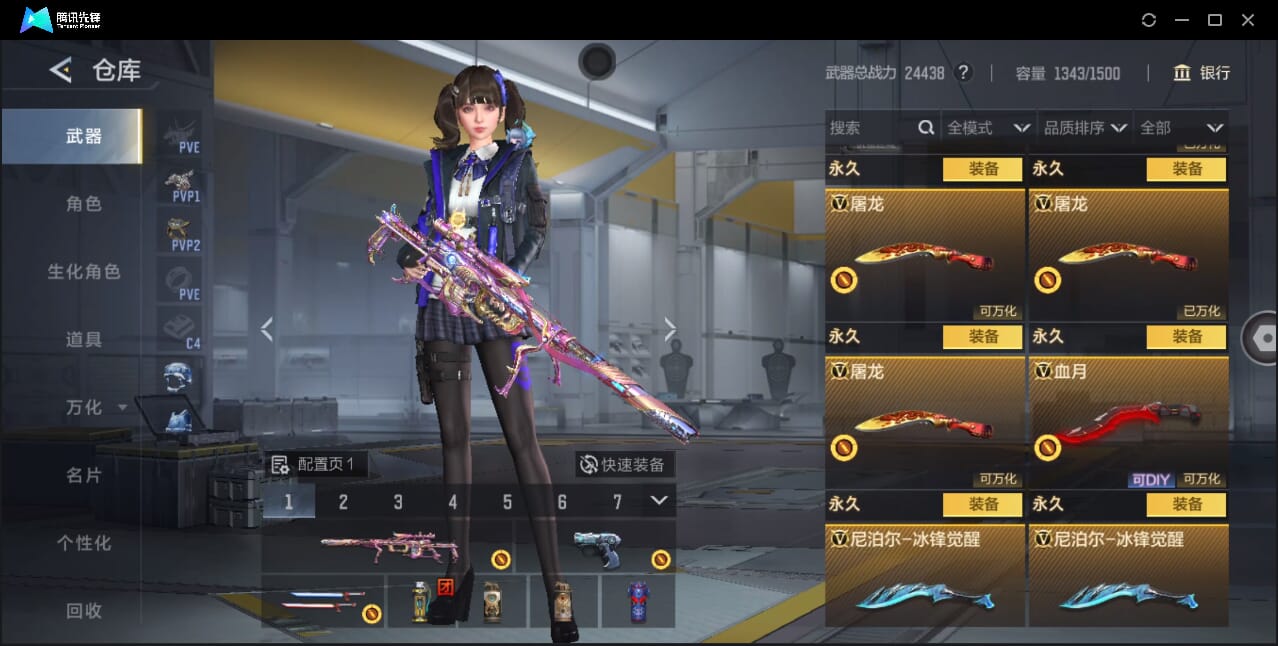
Task: Open the 品质排序 sort dropdown
Action: [1085, 128]
